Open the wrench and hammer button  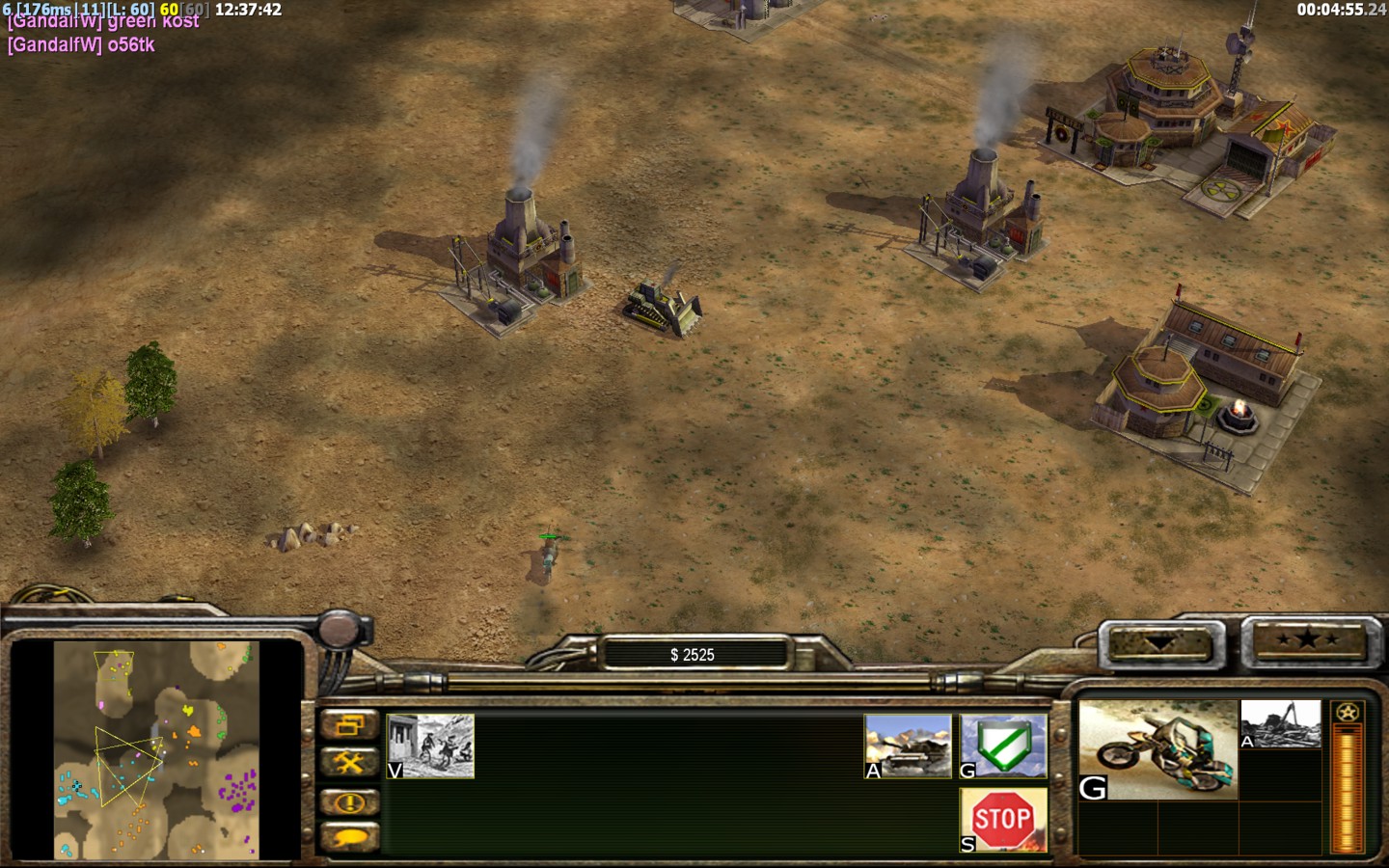[349, 763]
